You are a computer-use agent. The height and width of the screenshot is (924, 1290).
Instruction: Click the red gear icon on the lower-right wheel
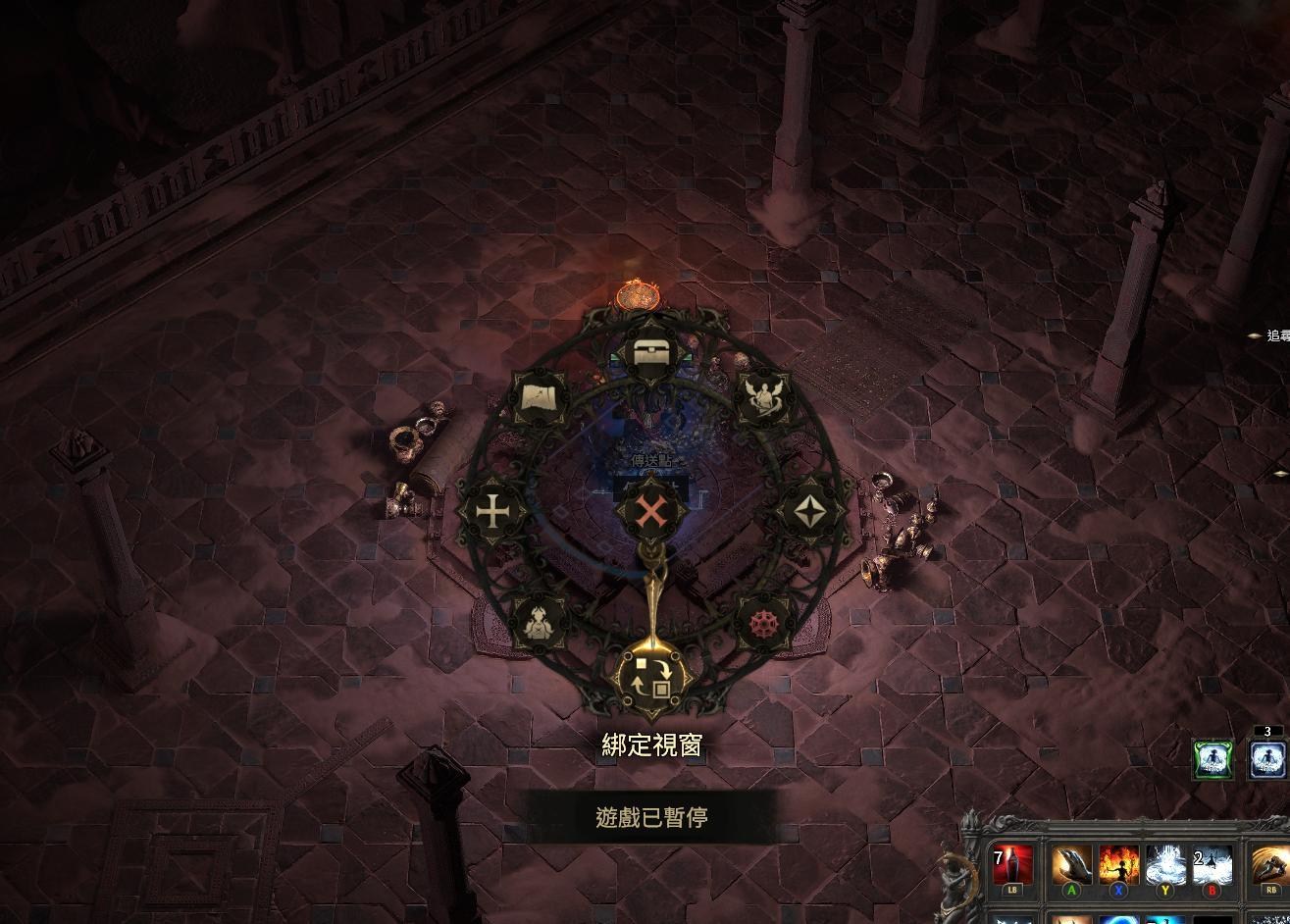point(765,622)
